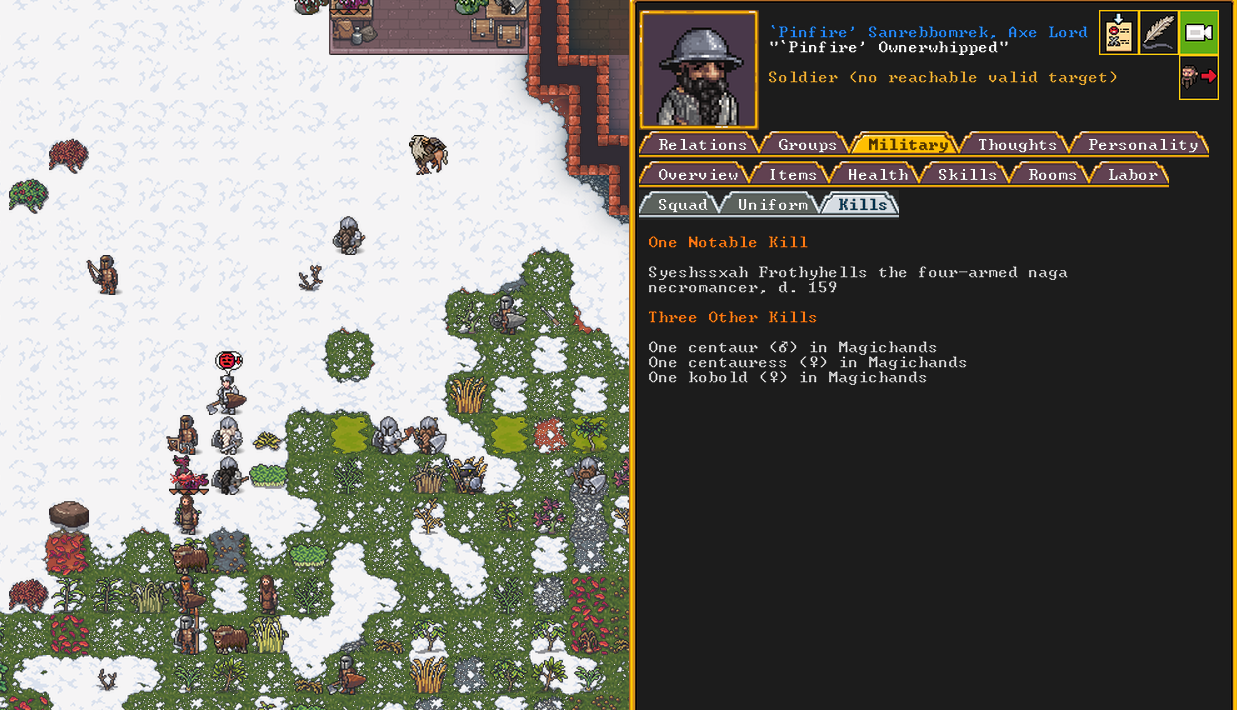Click the dwarf head with red arrow icon
Viewport: 1237px width, 710px height.
tap(1199, 77)
